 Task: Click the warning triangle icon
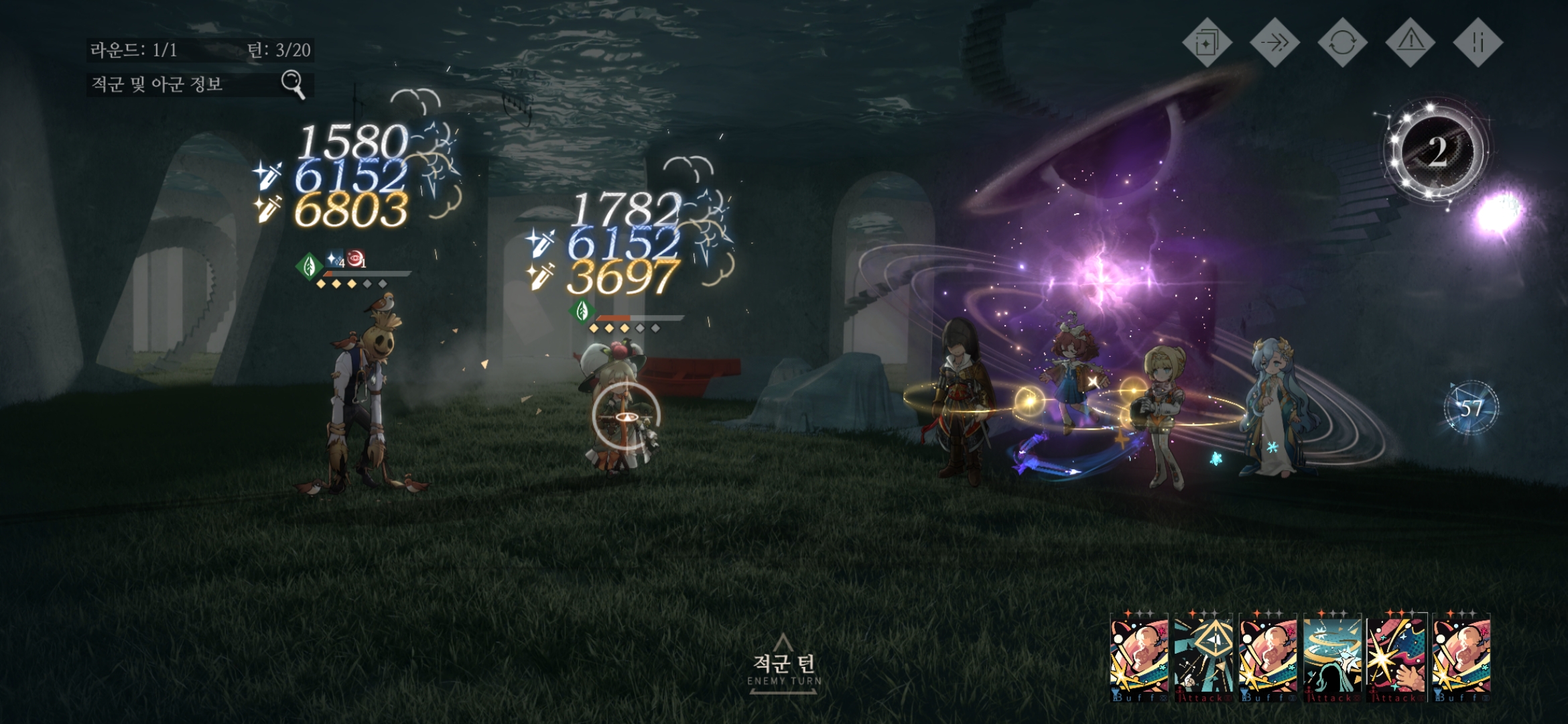1411,43
